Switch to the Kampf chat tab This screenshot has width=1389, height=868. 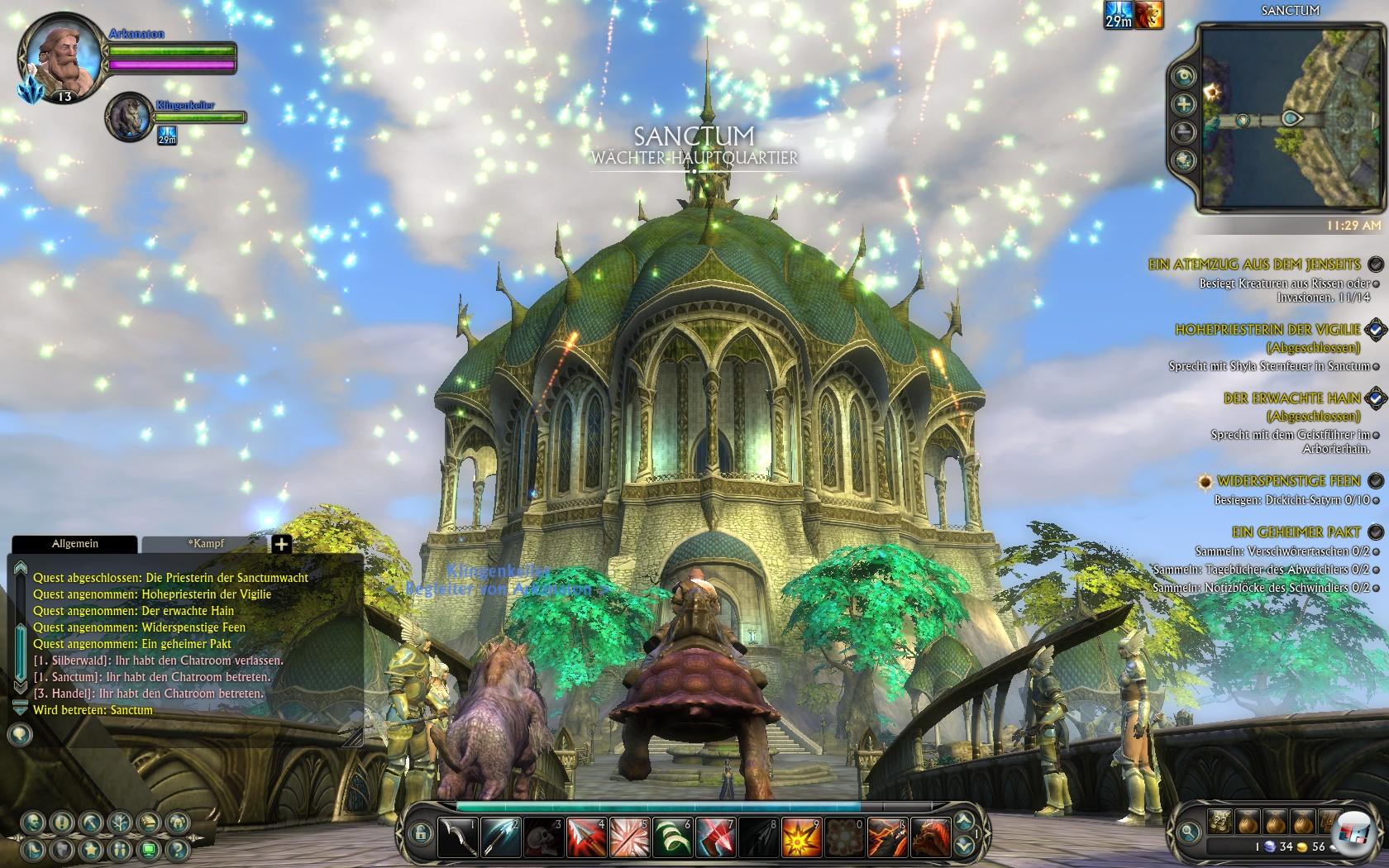[x=204, y=544]
